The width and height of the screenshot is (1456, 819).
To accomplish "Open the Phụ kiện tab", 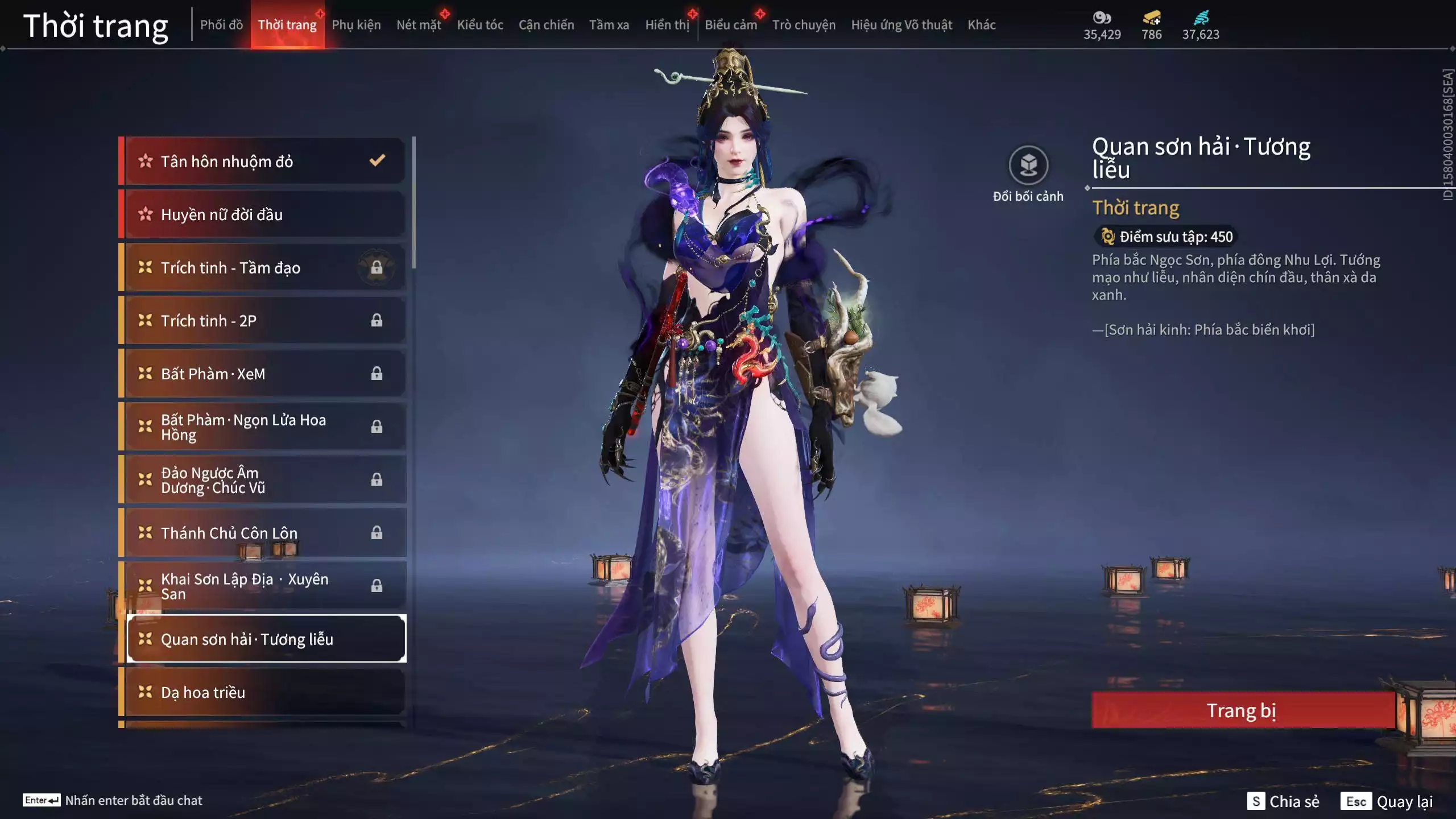I will pos(356,25).
